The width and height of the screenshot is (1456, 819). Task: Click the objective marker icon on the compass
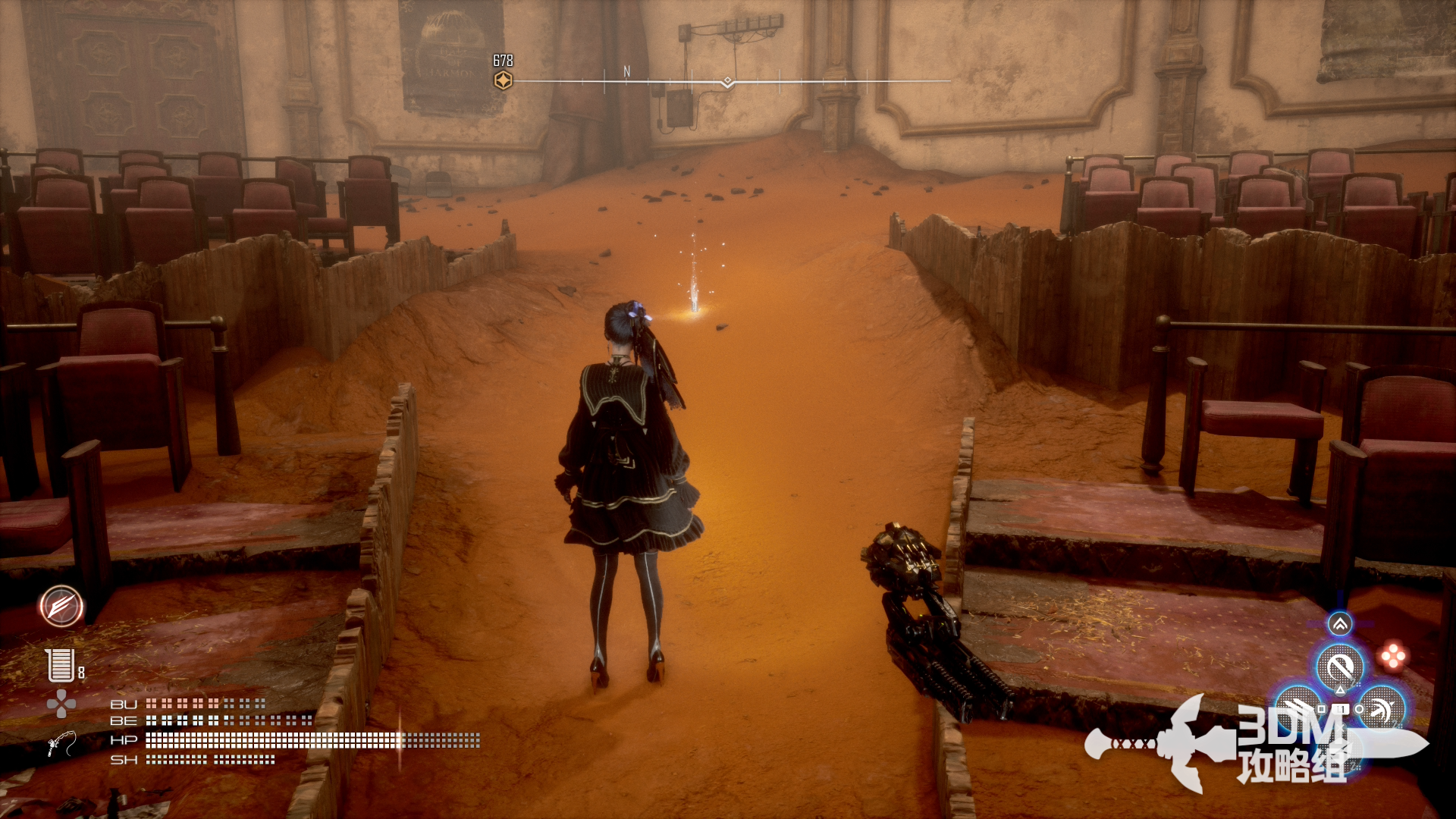point(503,80)
